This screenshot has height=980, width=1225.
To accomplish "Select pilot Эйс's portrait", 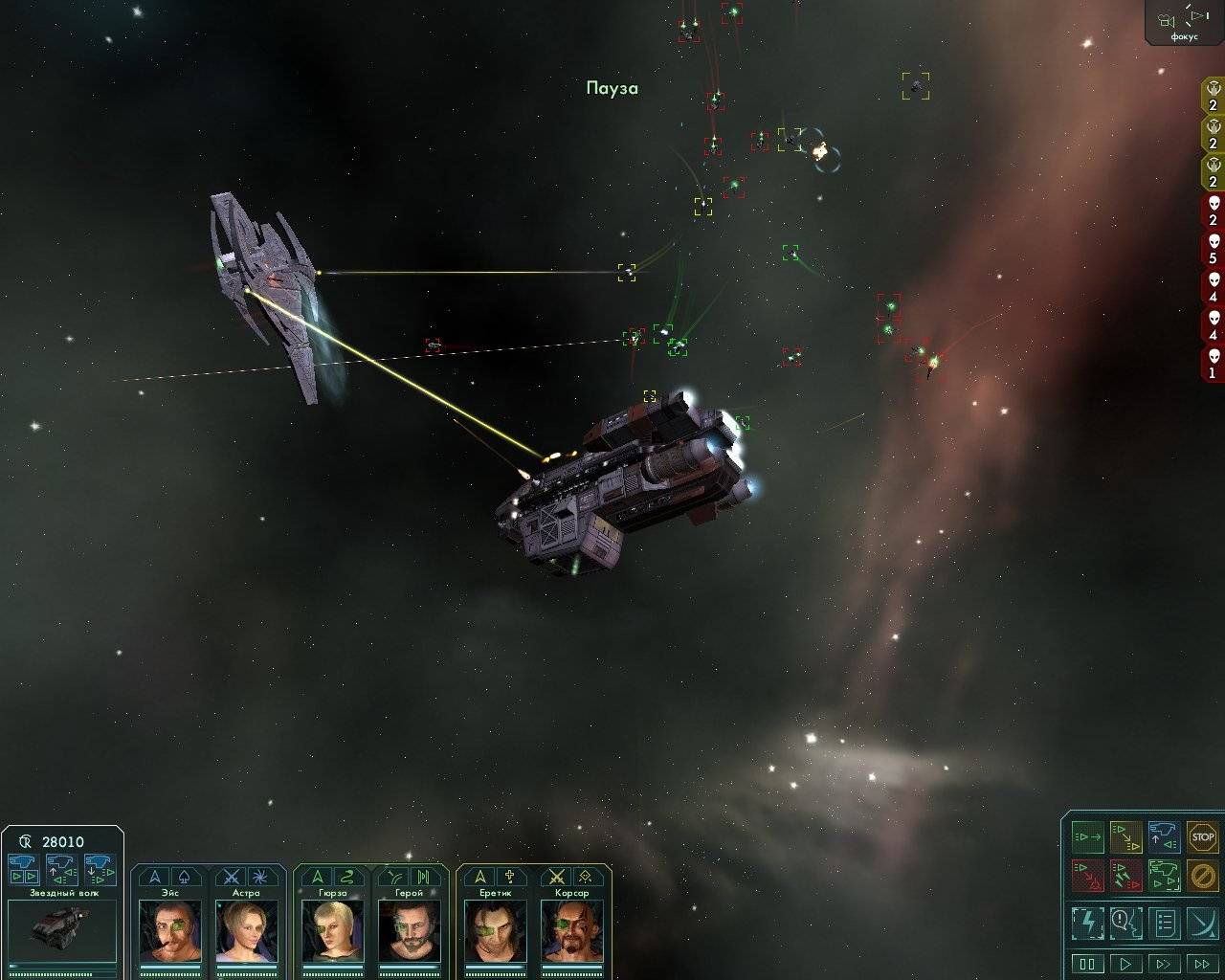I will pos(170,930).
